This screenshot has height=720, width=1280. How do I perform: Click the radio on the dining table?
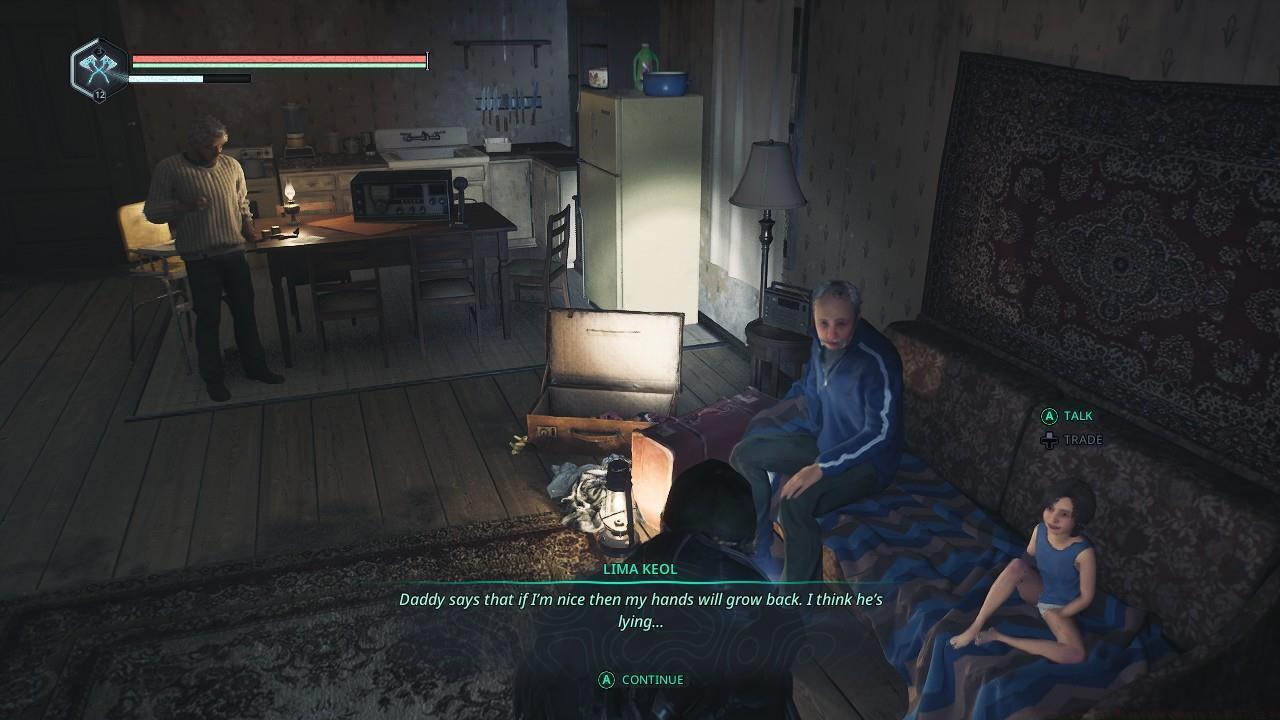point(398,197)
